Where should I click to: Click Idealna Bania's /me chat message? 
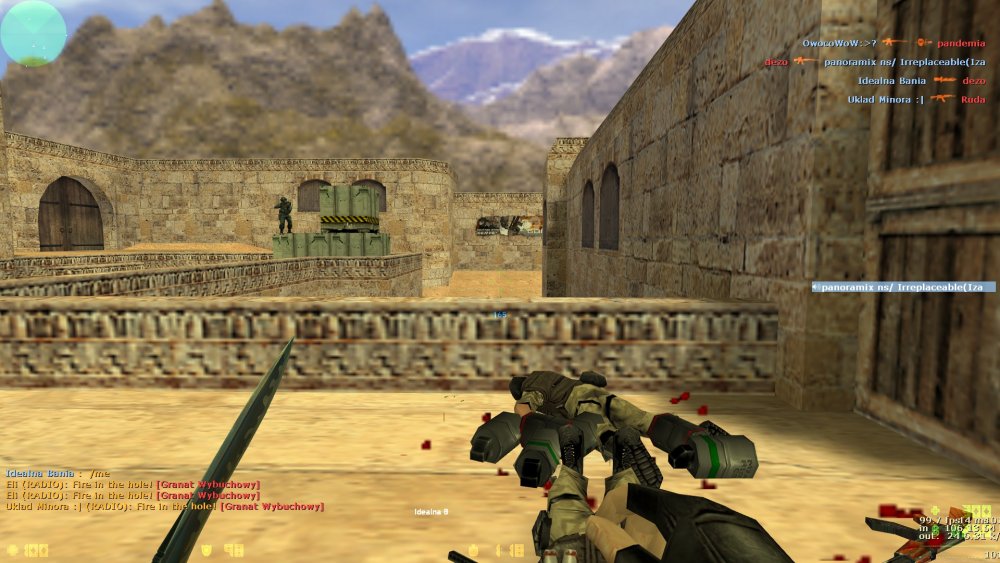tap(57, 473)
